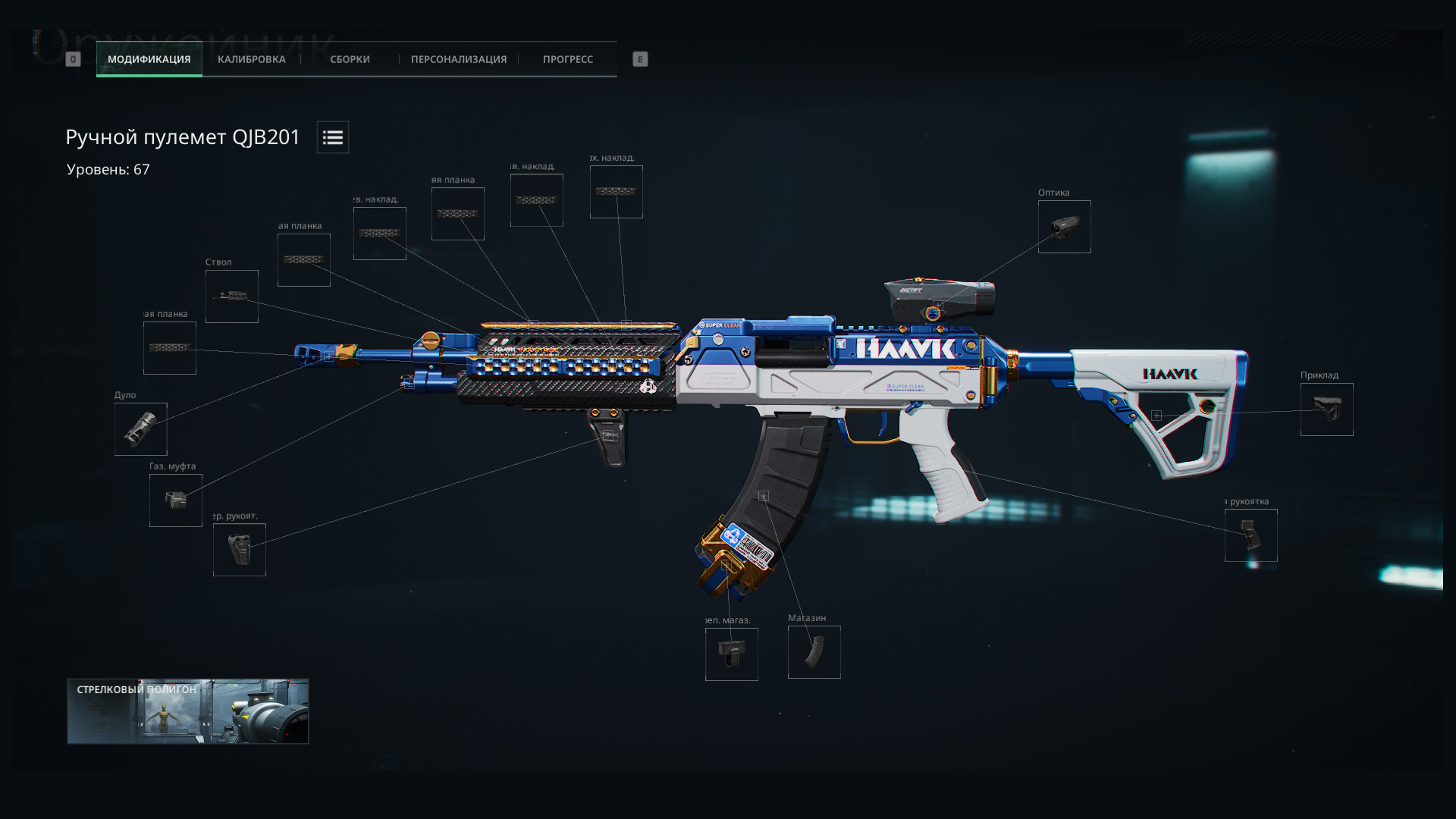Enter the Стрелковый полигон firing range
The width and height of the screenshot is (1456, 819).
click(x=187, y=711)
